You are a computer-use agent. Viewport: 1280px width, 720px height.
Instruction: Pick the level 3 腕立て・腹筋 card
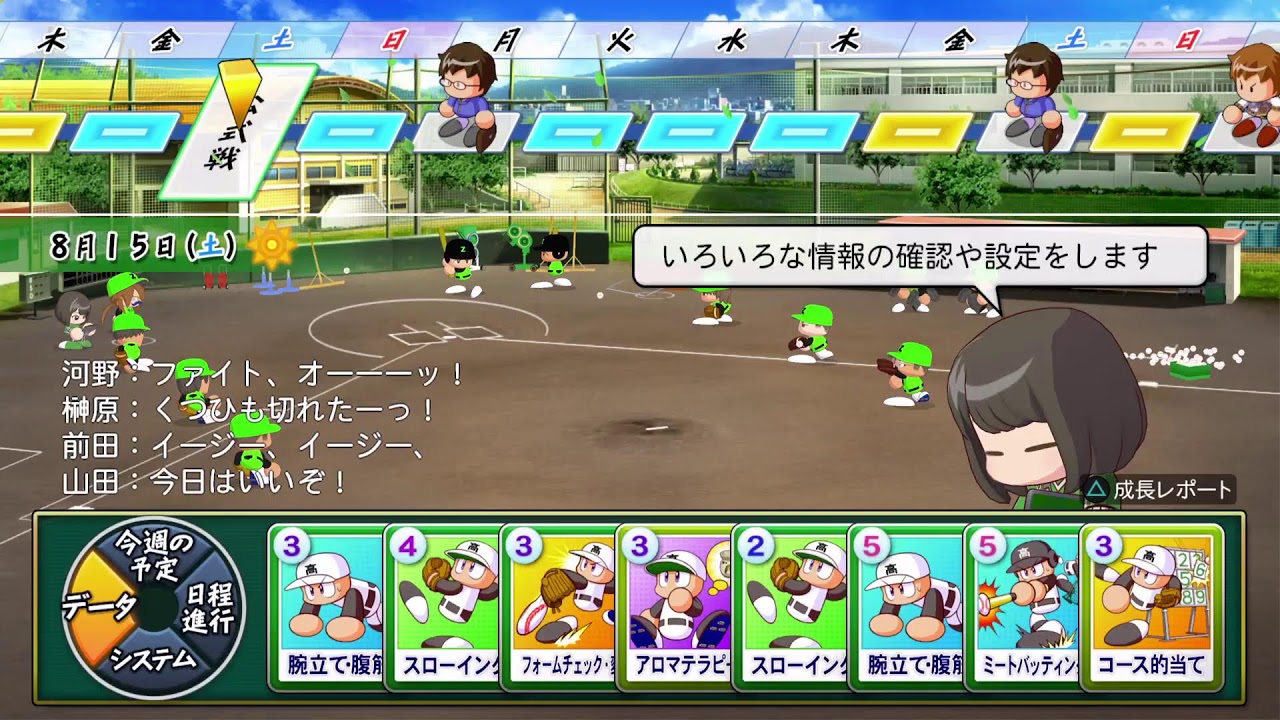pos(328,607)
